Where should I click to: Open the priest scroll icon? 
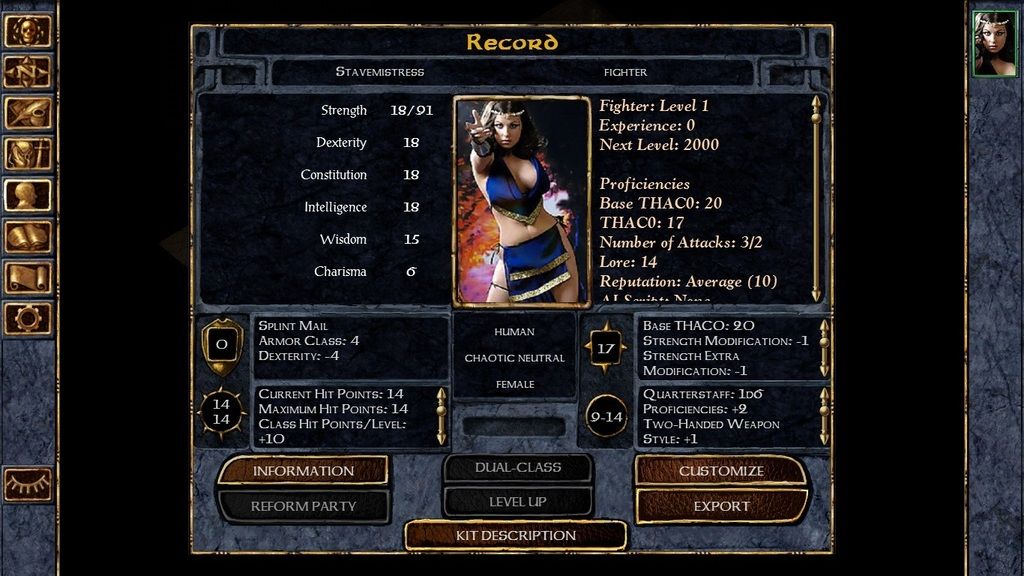point(28,277)
